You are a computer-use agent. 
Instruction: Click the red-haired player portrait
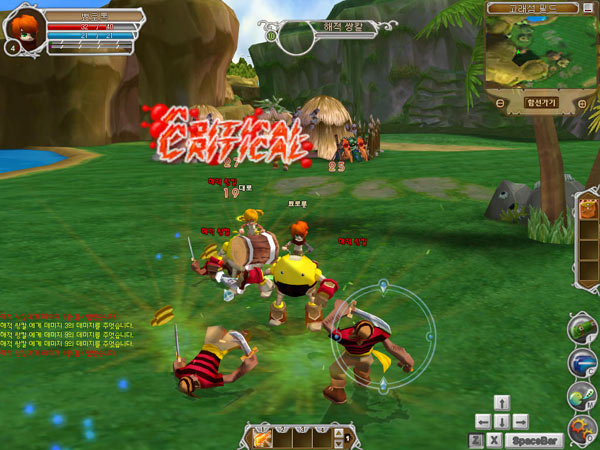pyautogui.click(x=26, y=28)
